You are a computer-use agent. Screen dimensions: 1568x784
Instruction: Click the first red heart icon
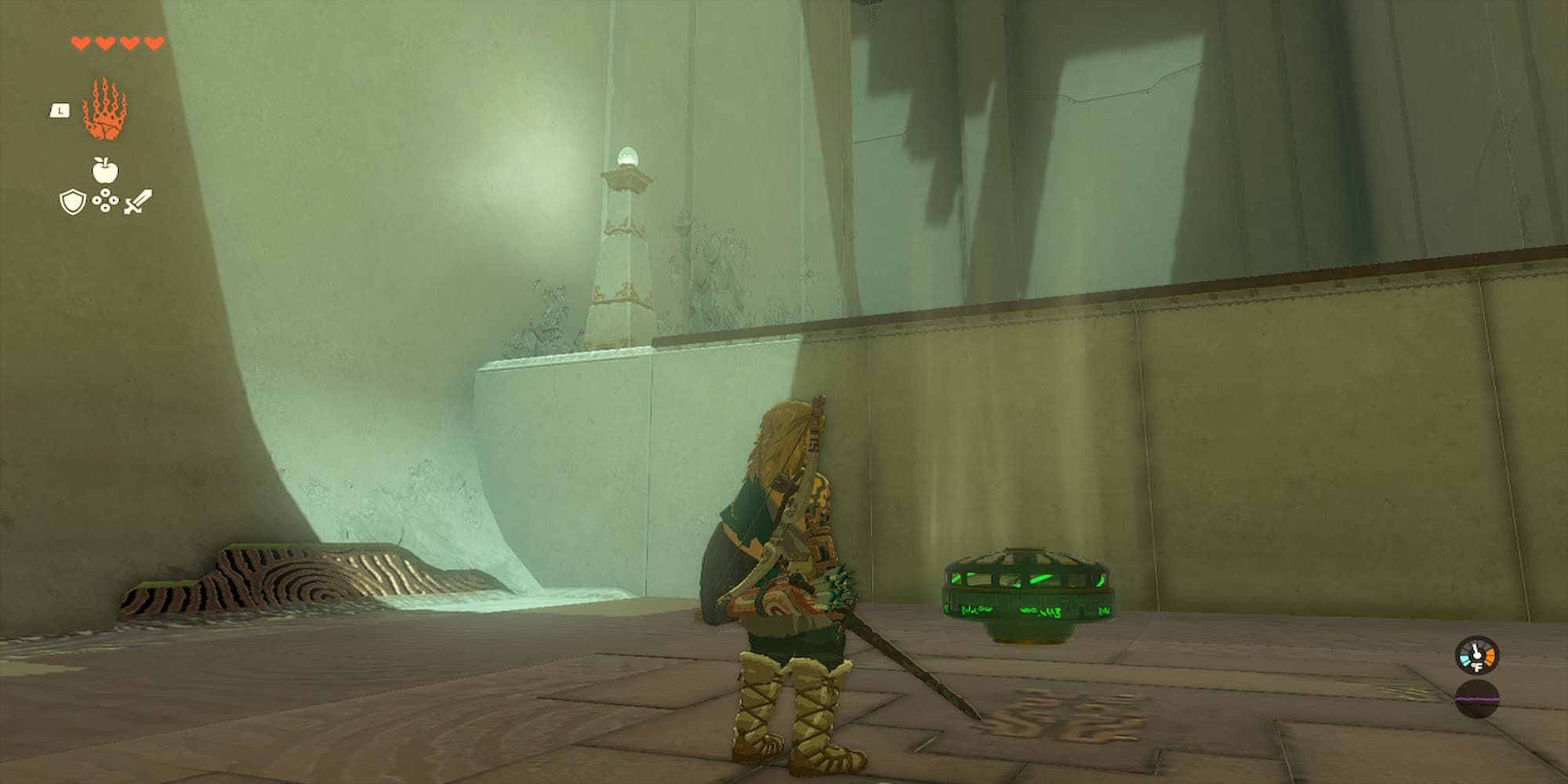(x=81, y=43)
